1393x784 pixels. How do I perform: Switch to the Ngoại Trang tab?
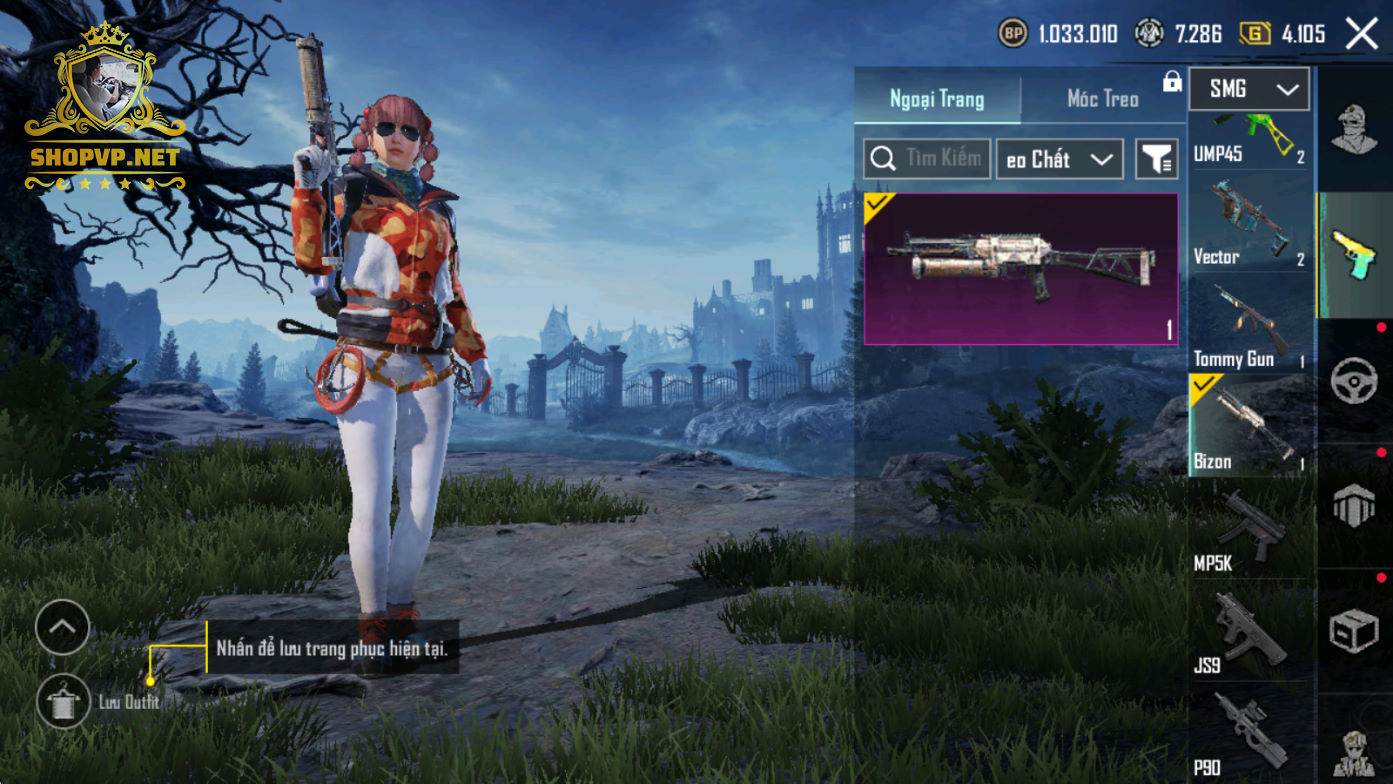click(937, 99)
